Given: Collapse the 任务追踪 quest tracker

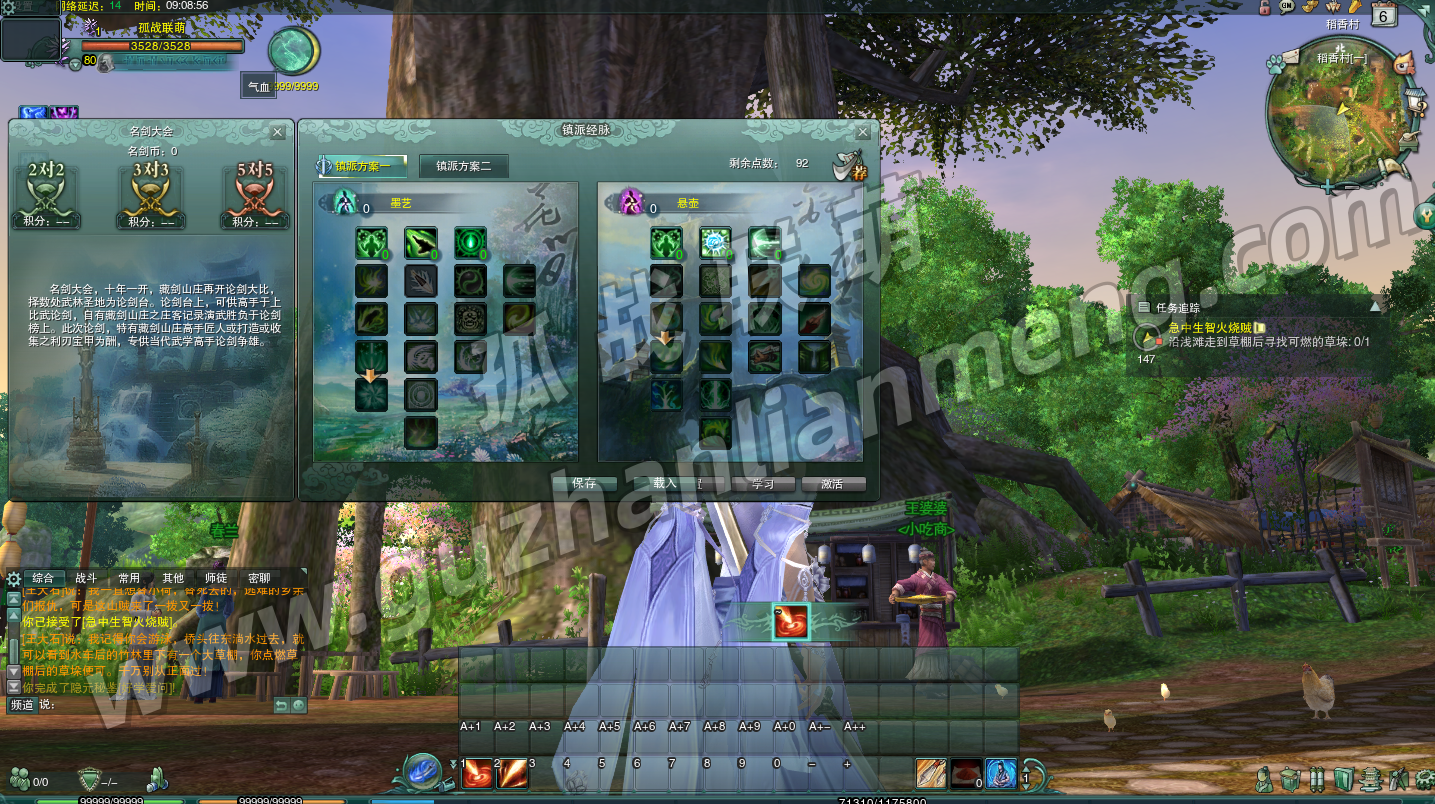Looking at the screenshot, I should pyautogui.click(x=1375, y=308).
